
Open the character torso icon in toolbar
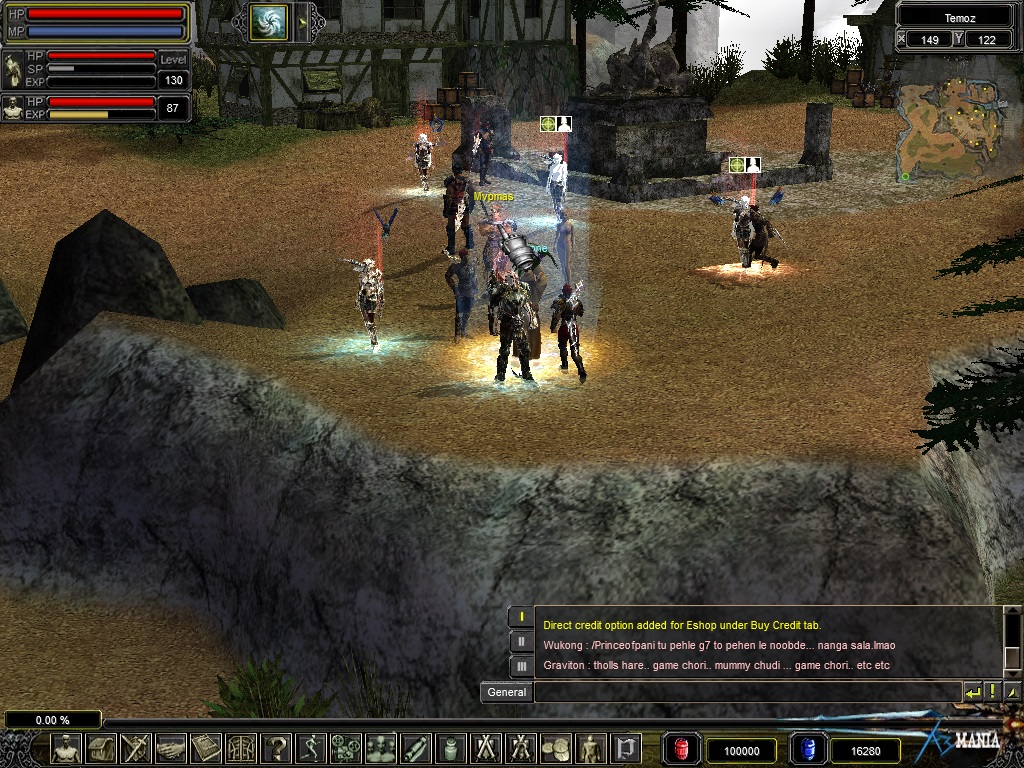67,748
